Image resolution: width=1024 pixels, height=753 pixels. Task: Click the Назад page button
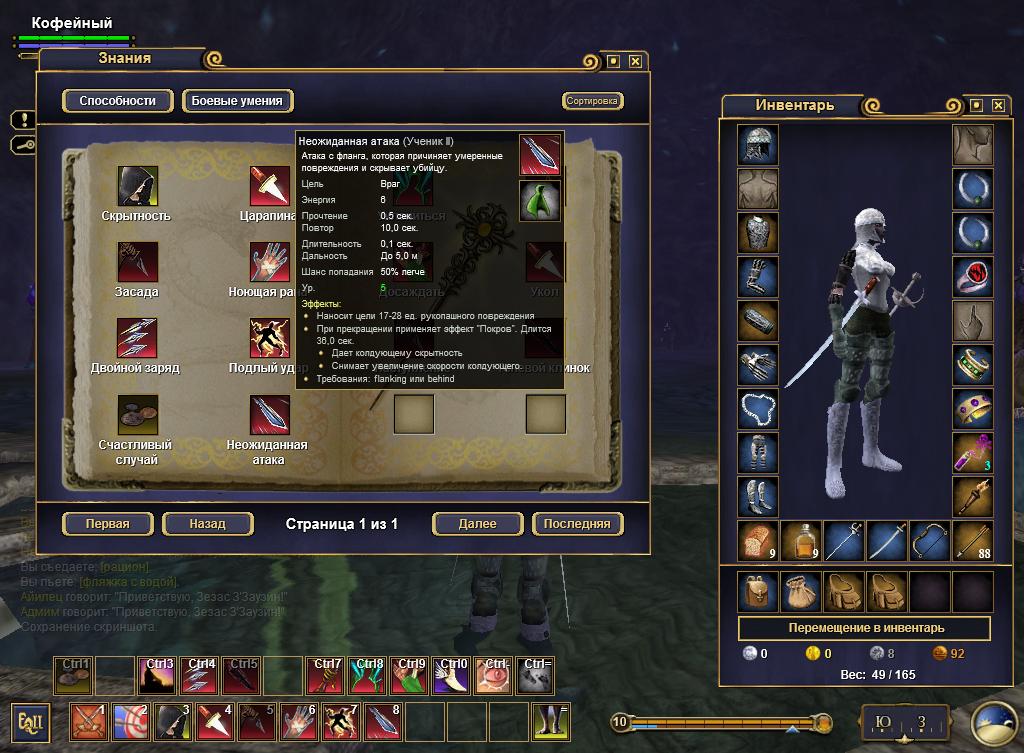tap(208, 523)
